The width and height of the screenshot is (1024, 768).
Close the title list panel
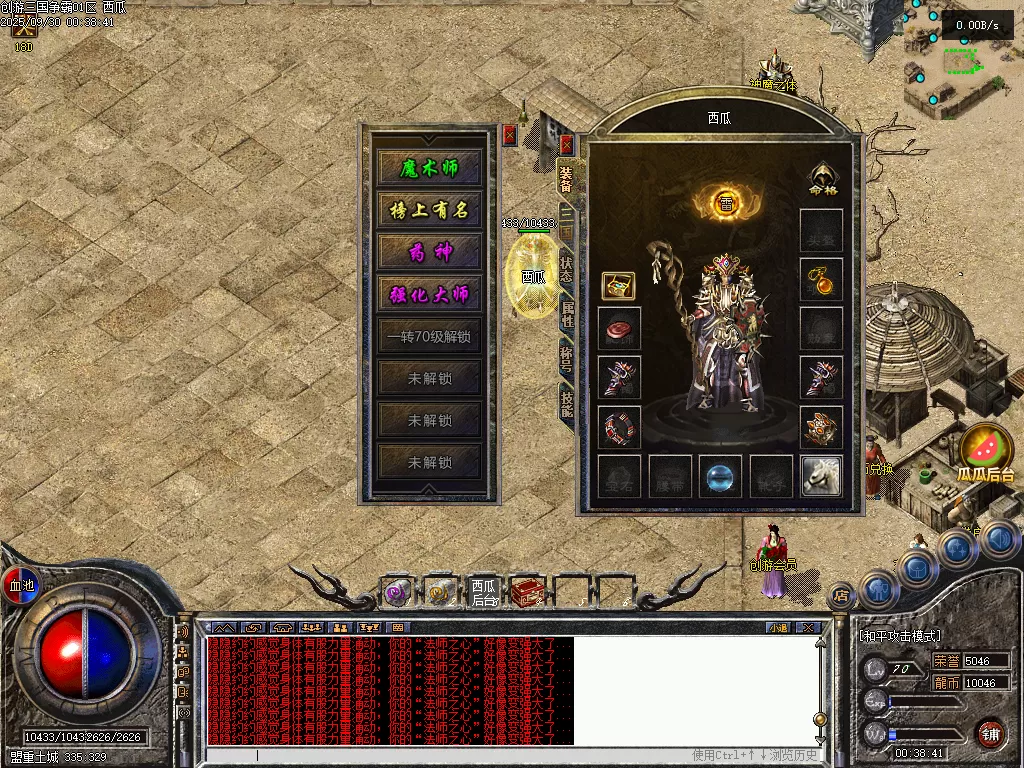point(510,135)
